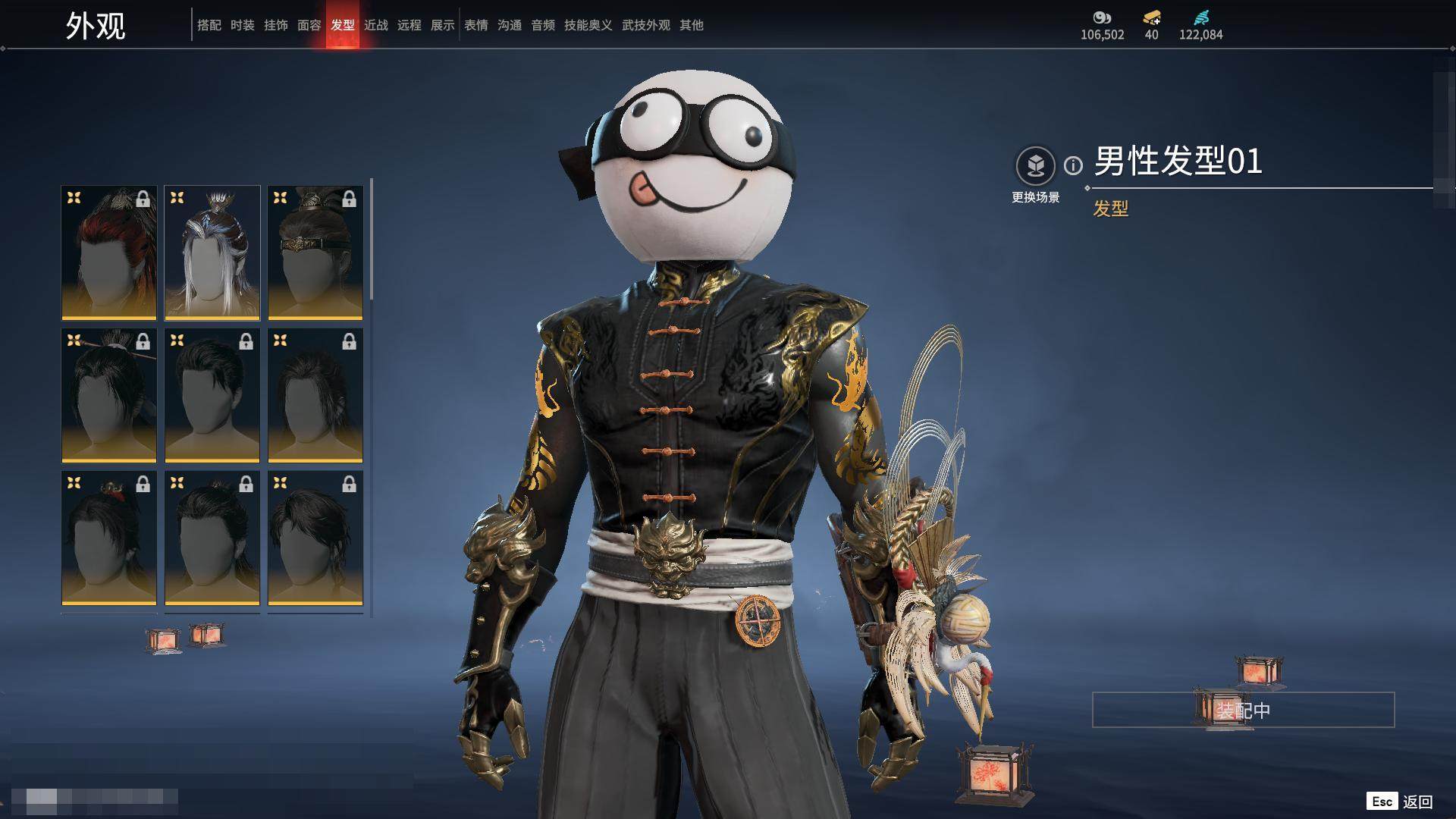Choose the 武技外观 tab
This screenshot has height=819, width=1456.
[x=645, y=25]
